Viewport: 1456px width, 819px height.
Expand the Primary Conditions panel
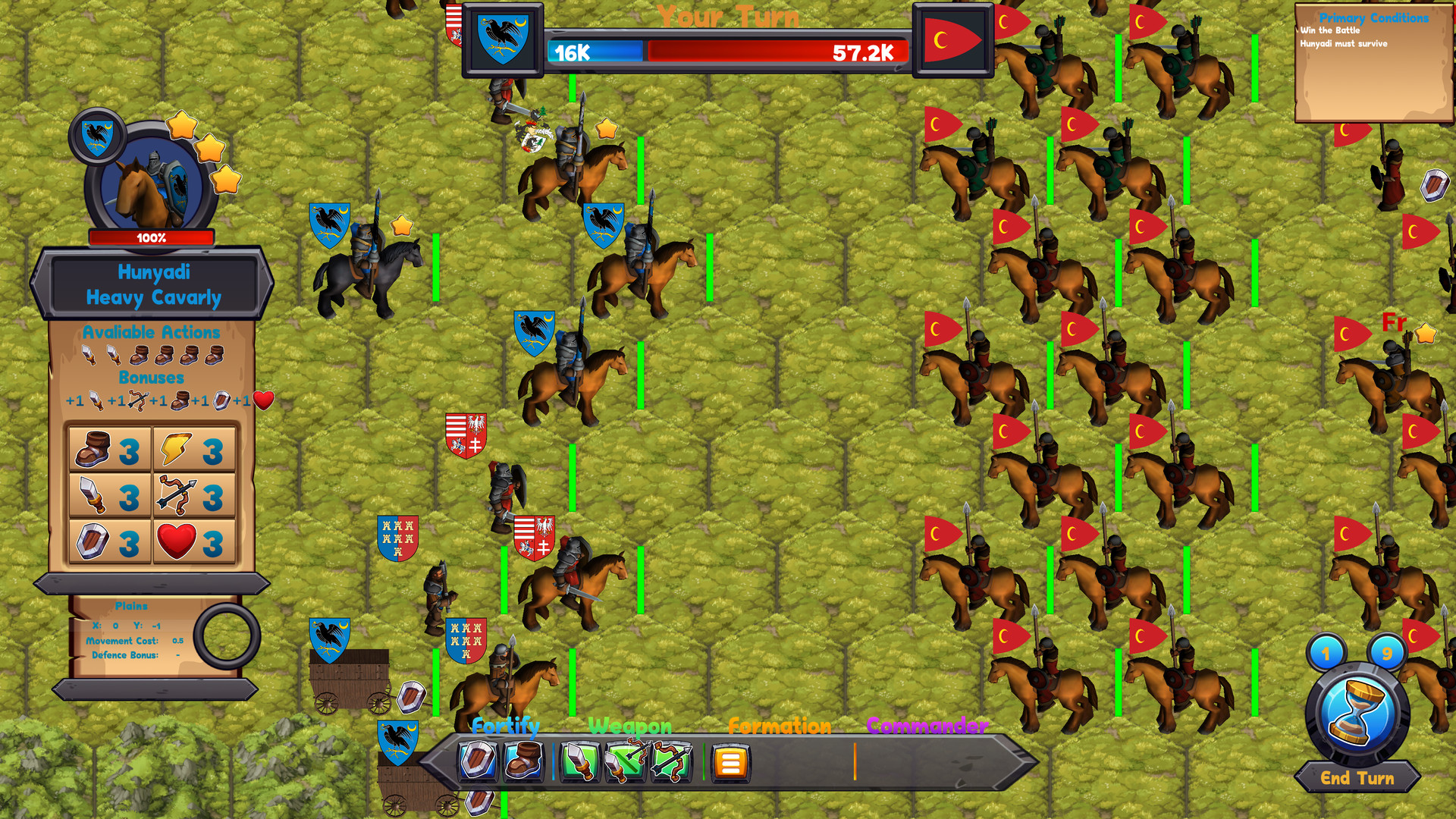[x=1374, y=18]
